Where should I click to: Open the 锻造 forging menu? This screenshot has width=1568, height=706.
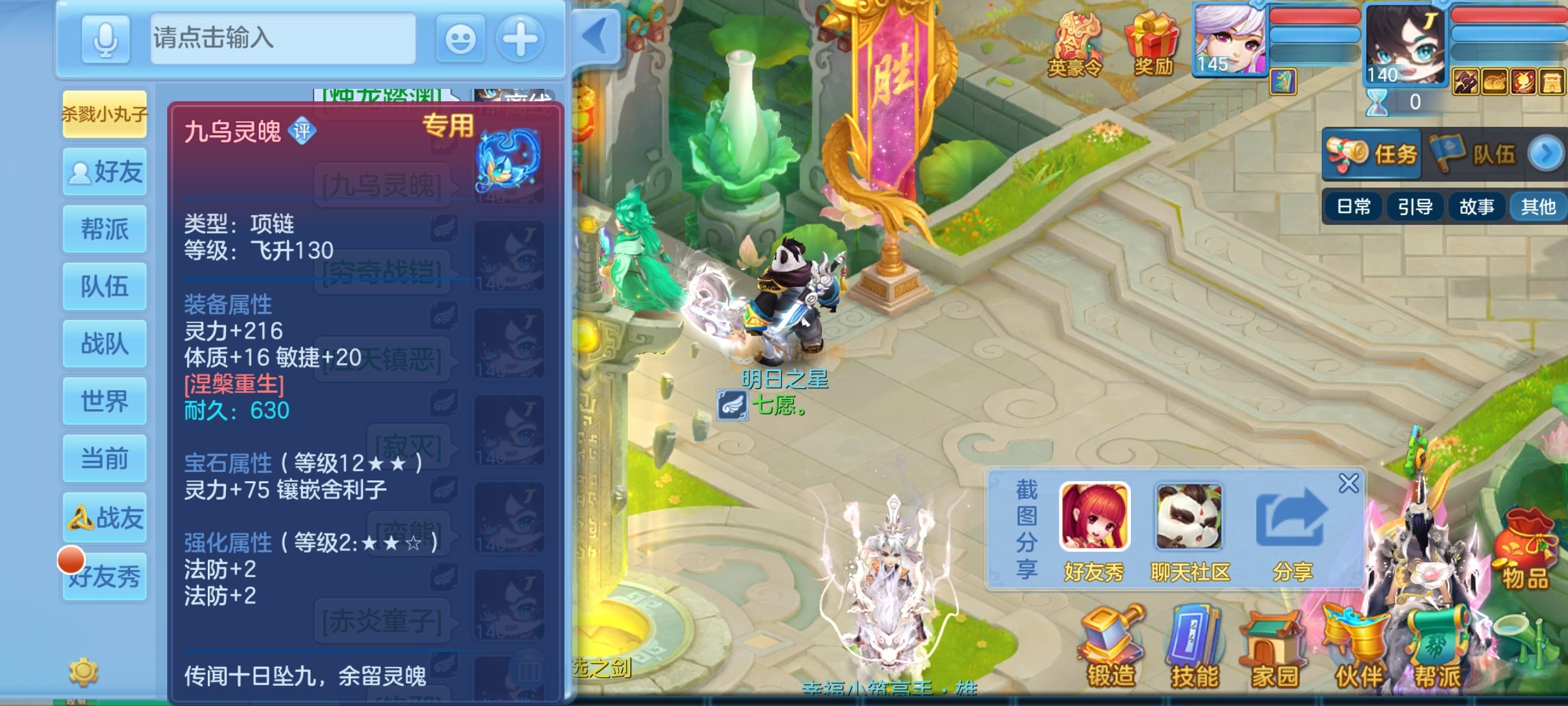(x=1111, y=648)
